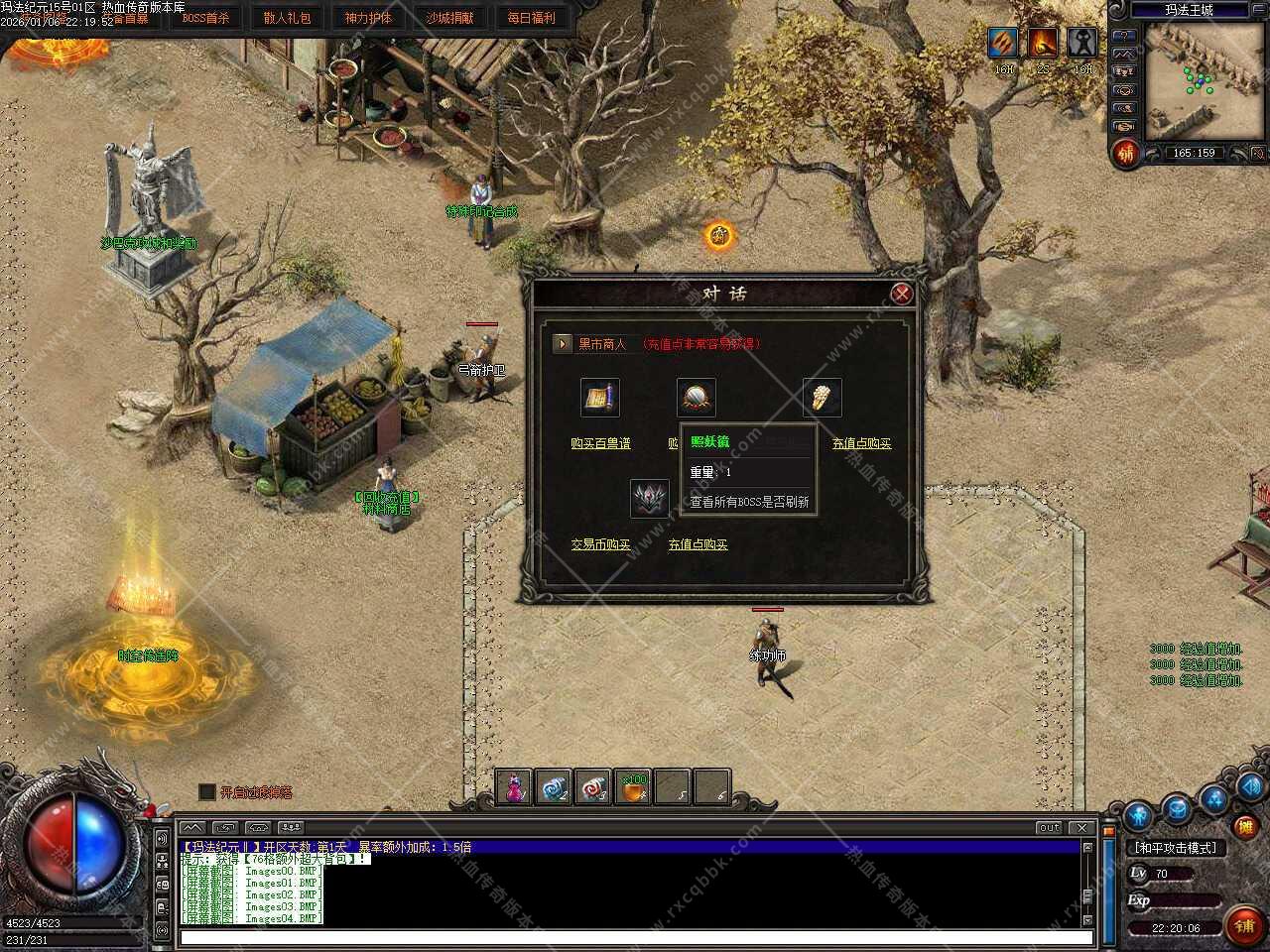Open the BOSS首杀 menu
Screen dimensions: 1270x952
click(205, 18)
